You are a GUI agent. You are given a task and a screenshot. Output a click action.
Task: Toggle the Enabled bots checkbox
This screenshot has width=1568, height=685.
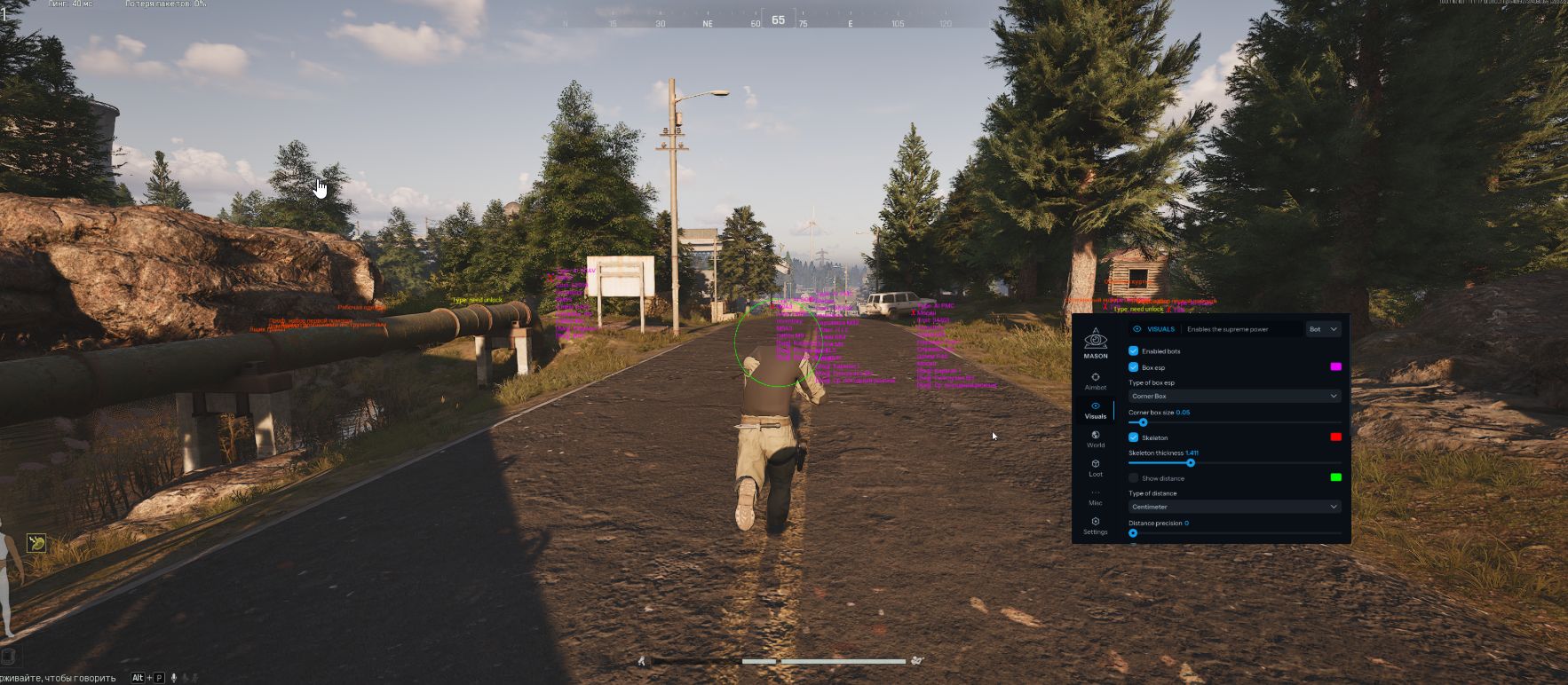[x=1134, y=351]
